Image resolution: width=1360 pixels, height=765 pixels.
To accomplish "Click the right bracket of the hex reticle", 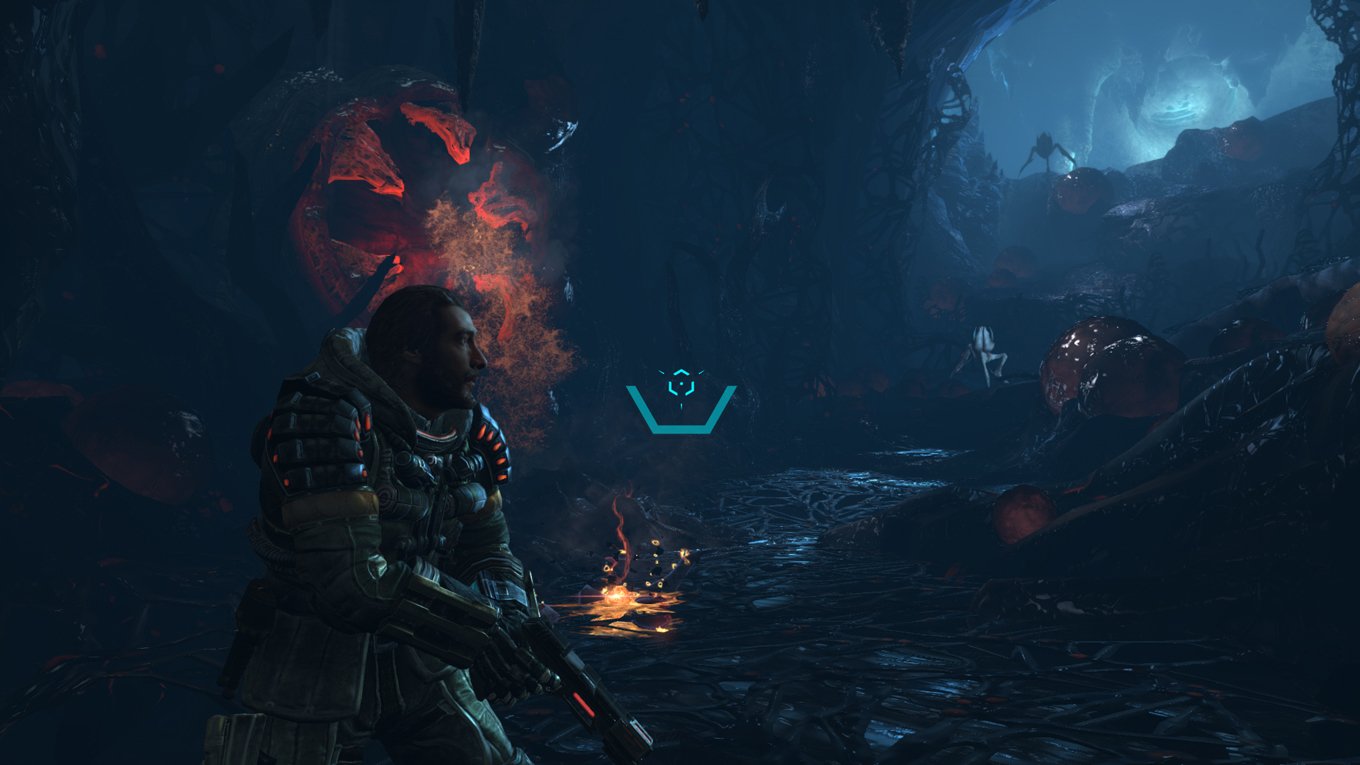I will point(692,387).
